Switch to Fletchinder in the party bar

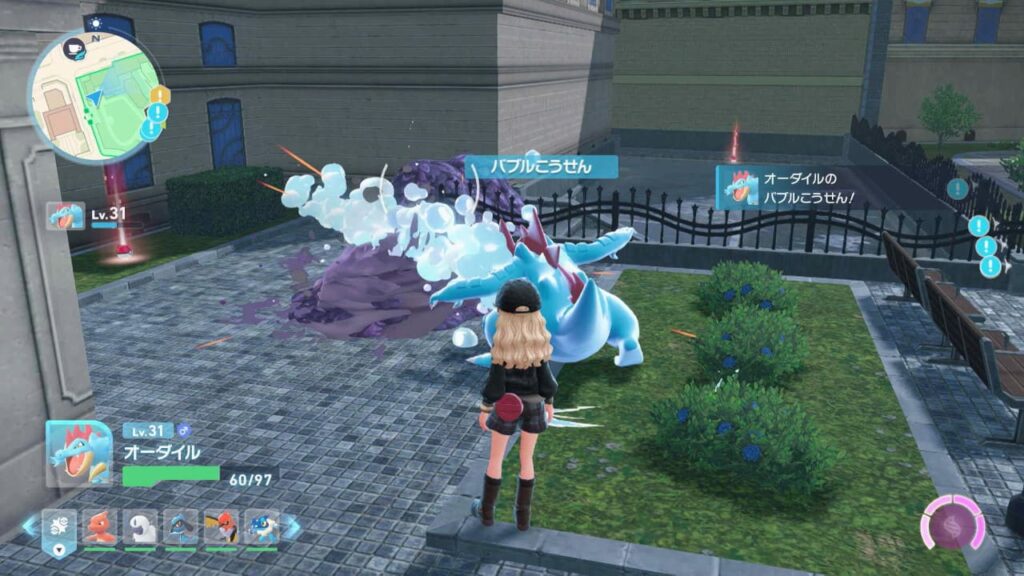pos(221,527)
